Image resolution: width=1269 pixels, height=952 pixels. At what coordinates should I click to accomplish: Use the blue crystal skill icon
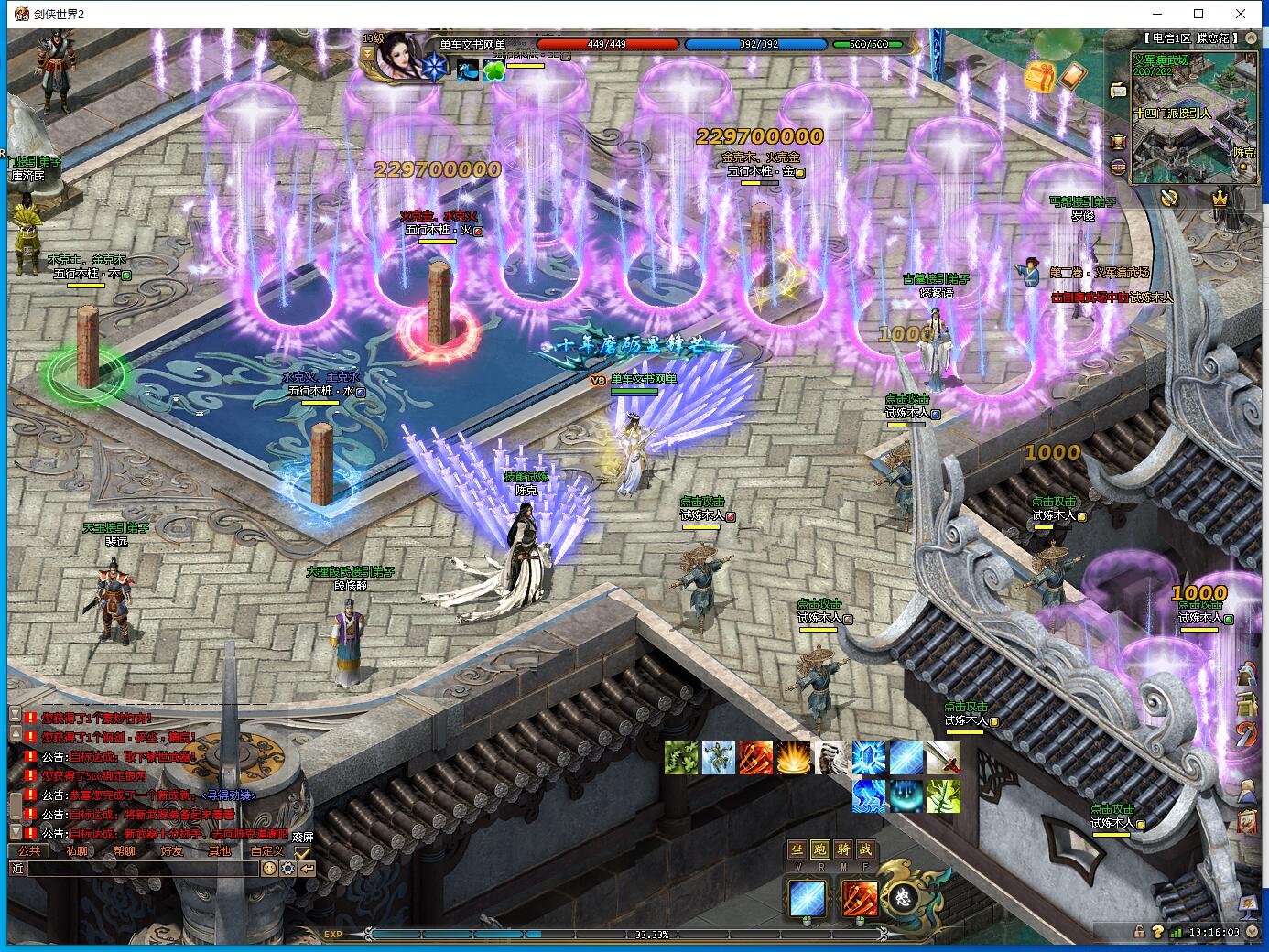point(868,758)
